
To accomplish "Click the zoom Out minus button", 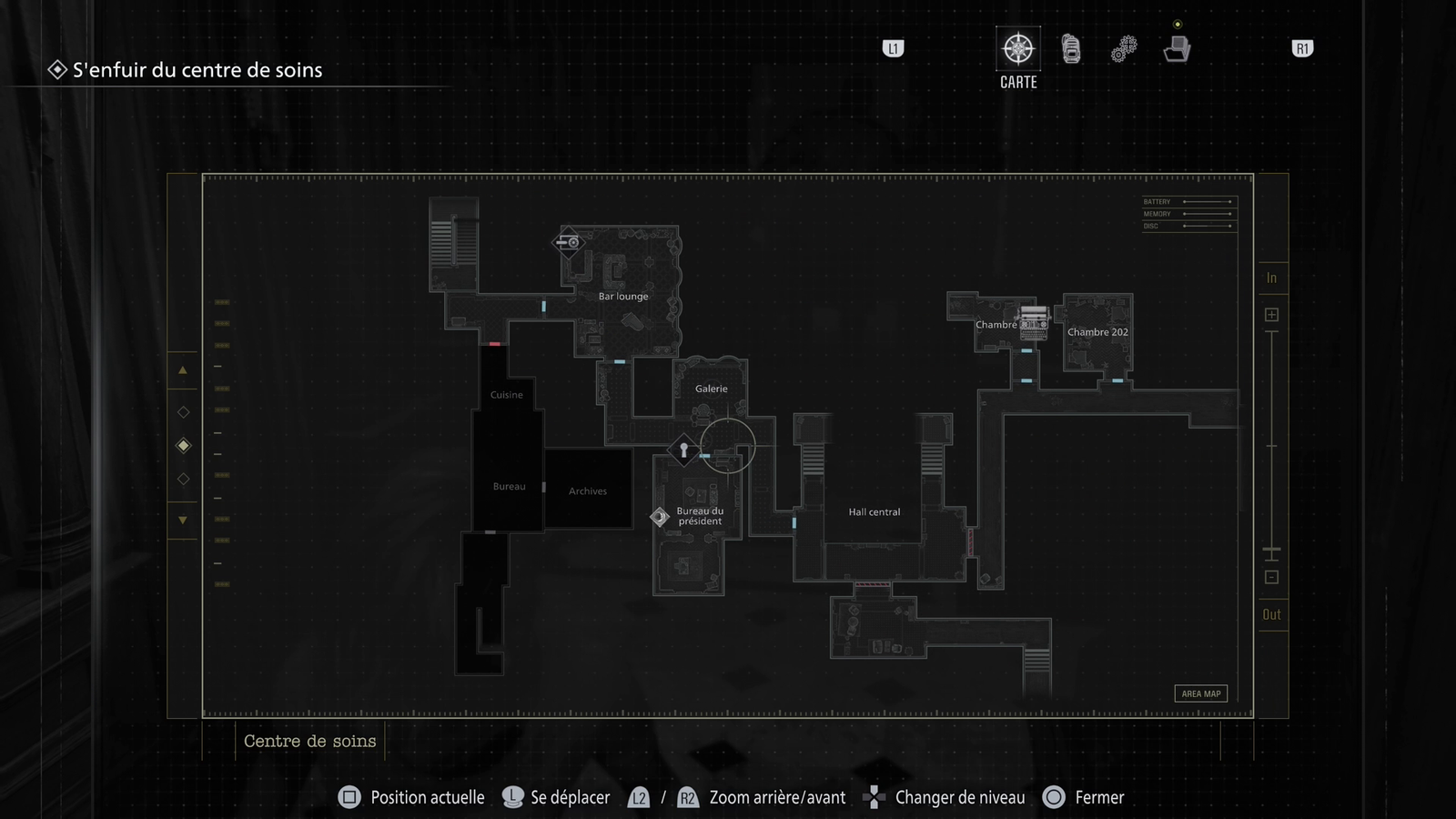I will pyautogui.click(x=1271, y=577).
